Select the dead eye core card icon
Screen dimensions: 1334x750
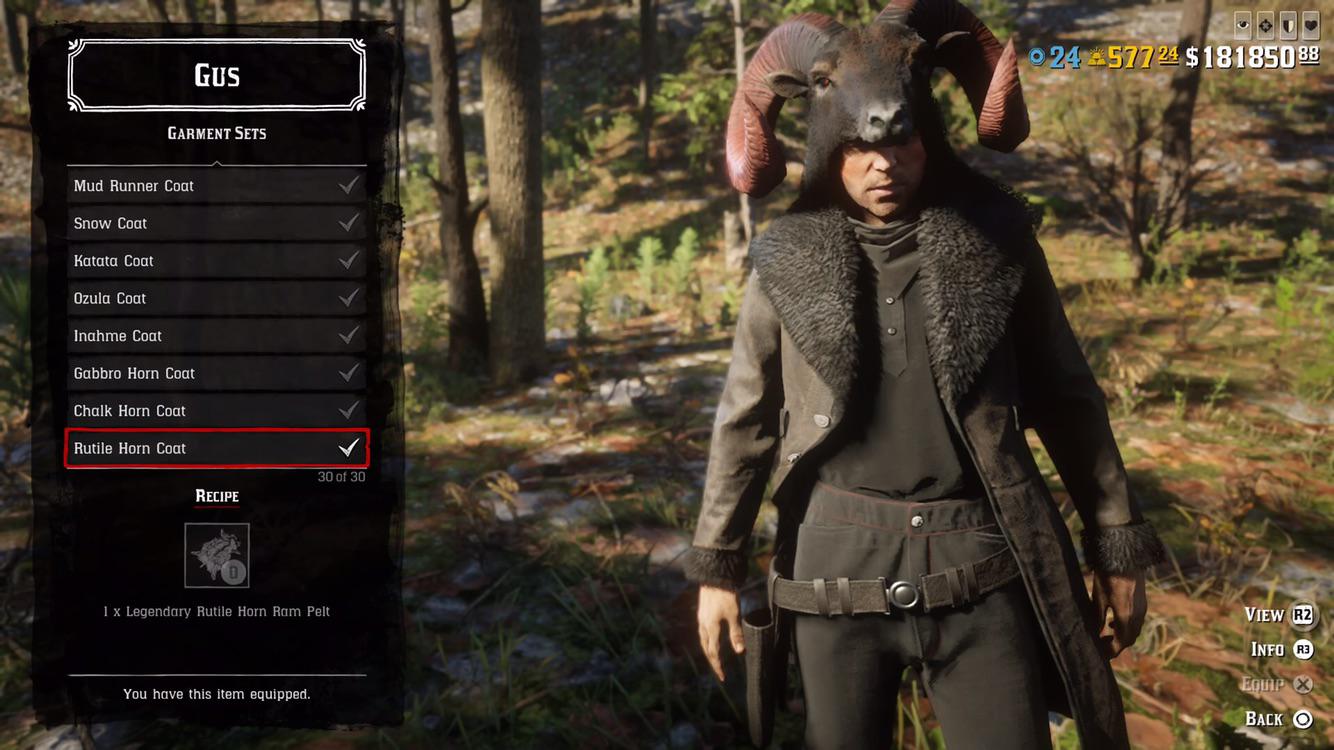tap(1265, 25)
